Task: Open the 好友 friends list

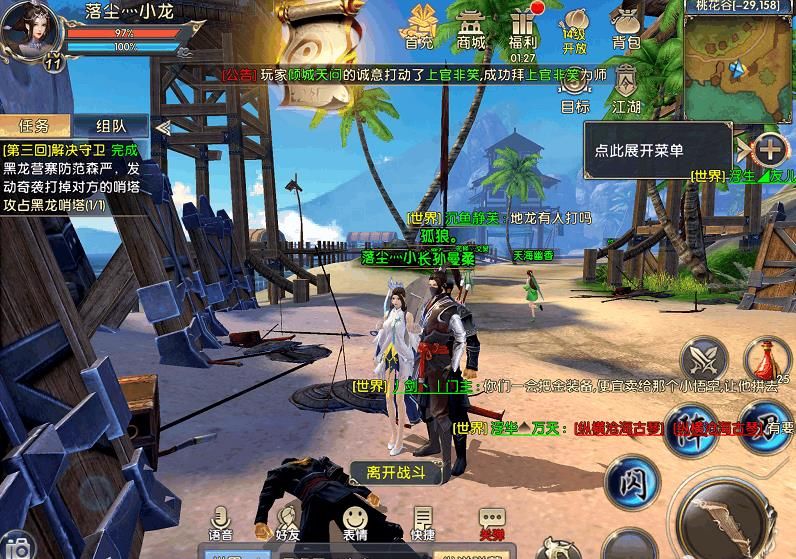Action: point(288,522)
